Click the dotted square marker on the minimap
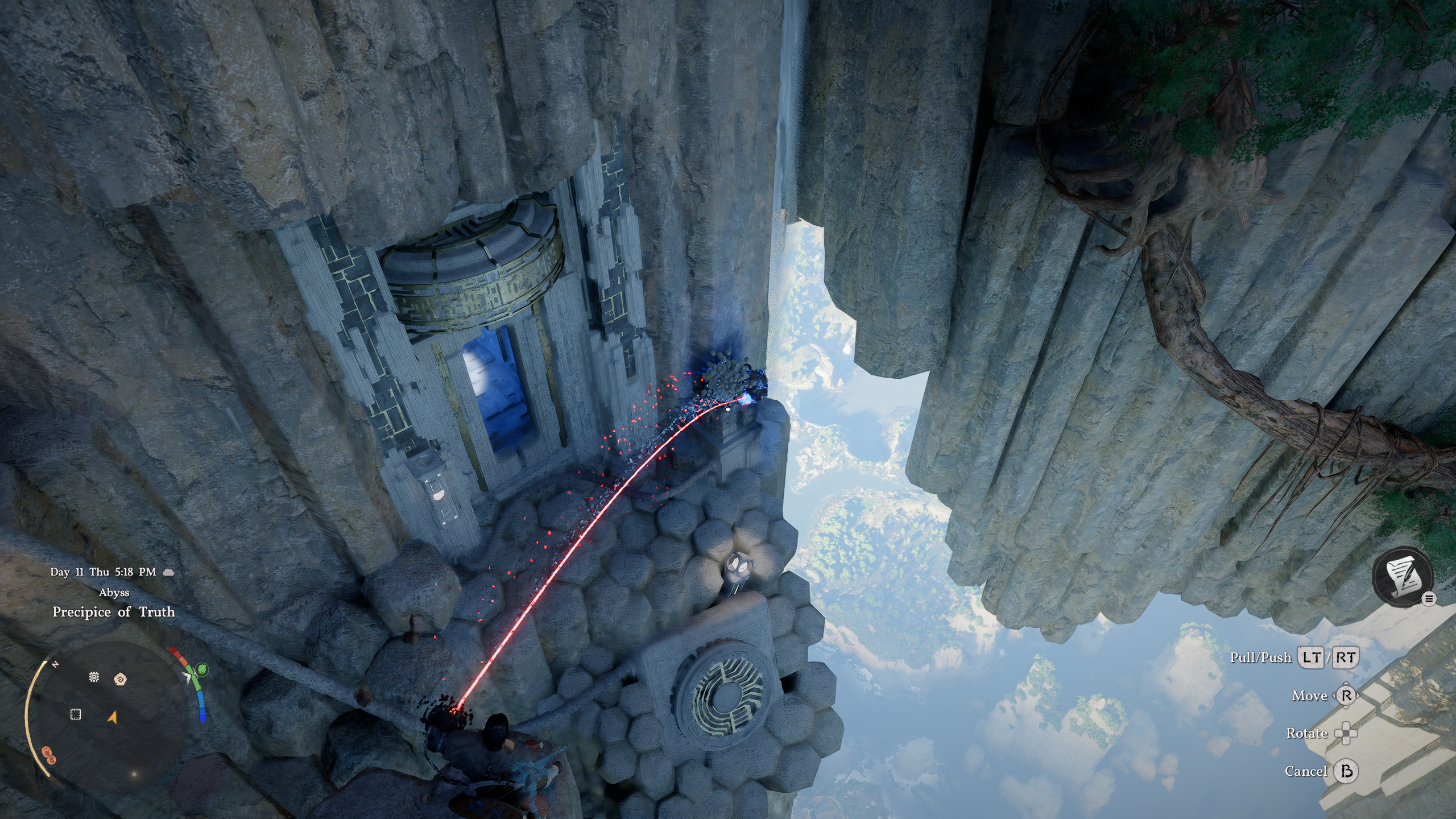This screenshot has width=1456, height=819. (76, 715)
